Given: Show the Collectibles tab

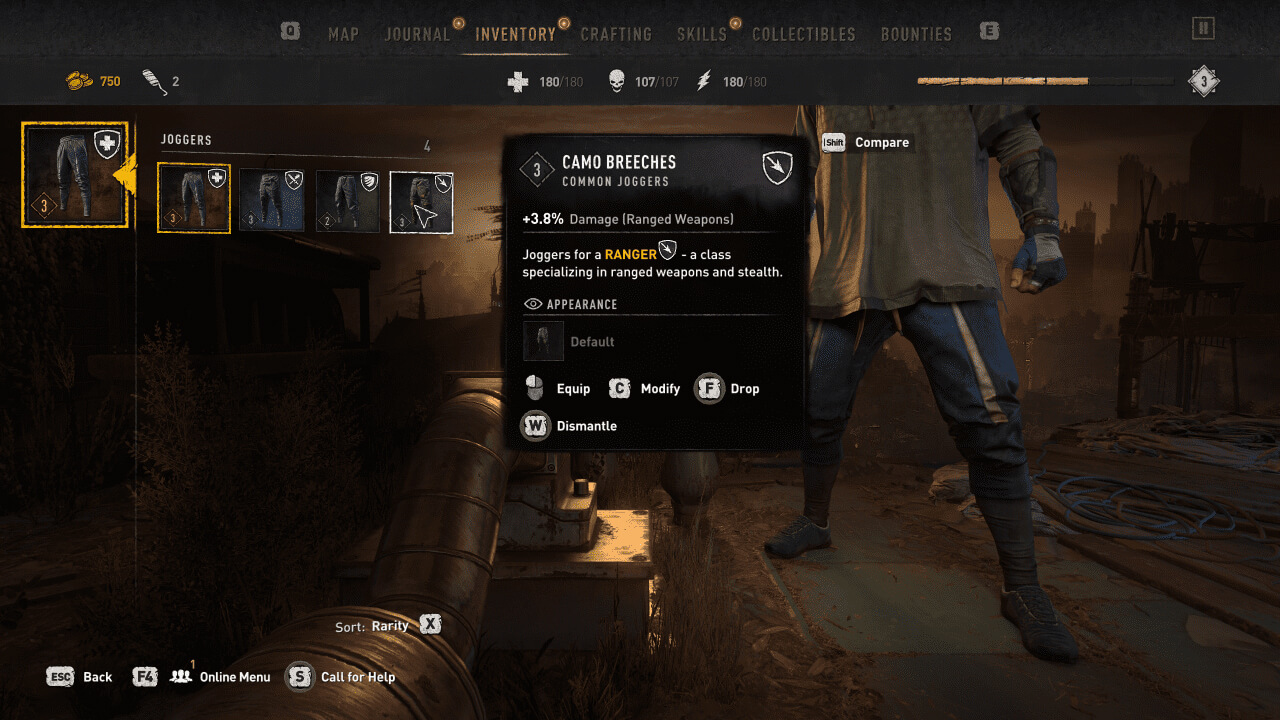Looking at the screenshot, I should point(803,34).
